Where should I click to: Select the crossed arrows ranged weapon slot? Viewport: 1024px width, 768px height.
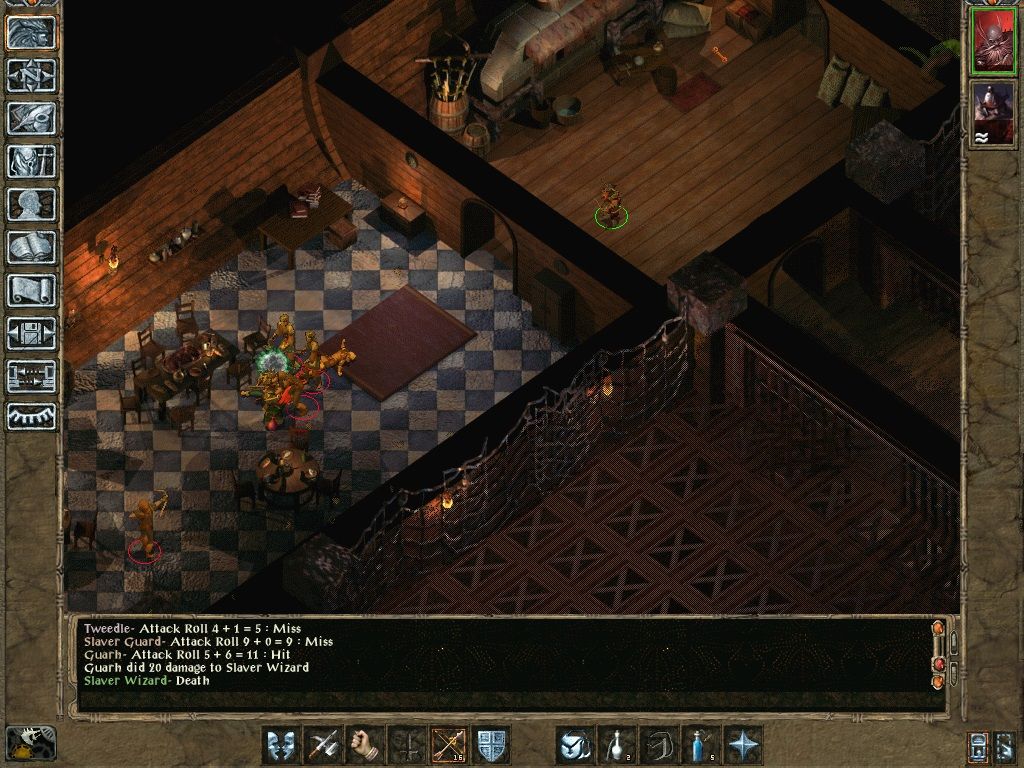449,745
